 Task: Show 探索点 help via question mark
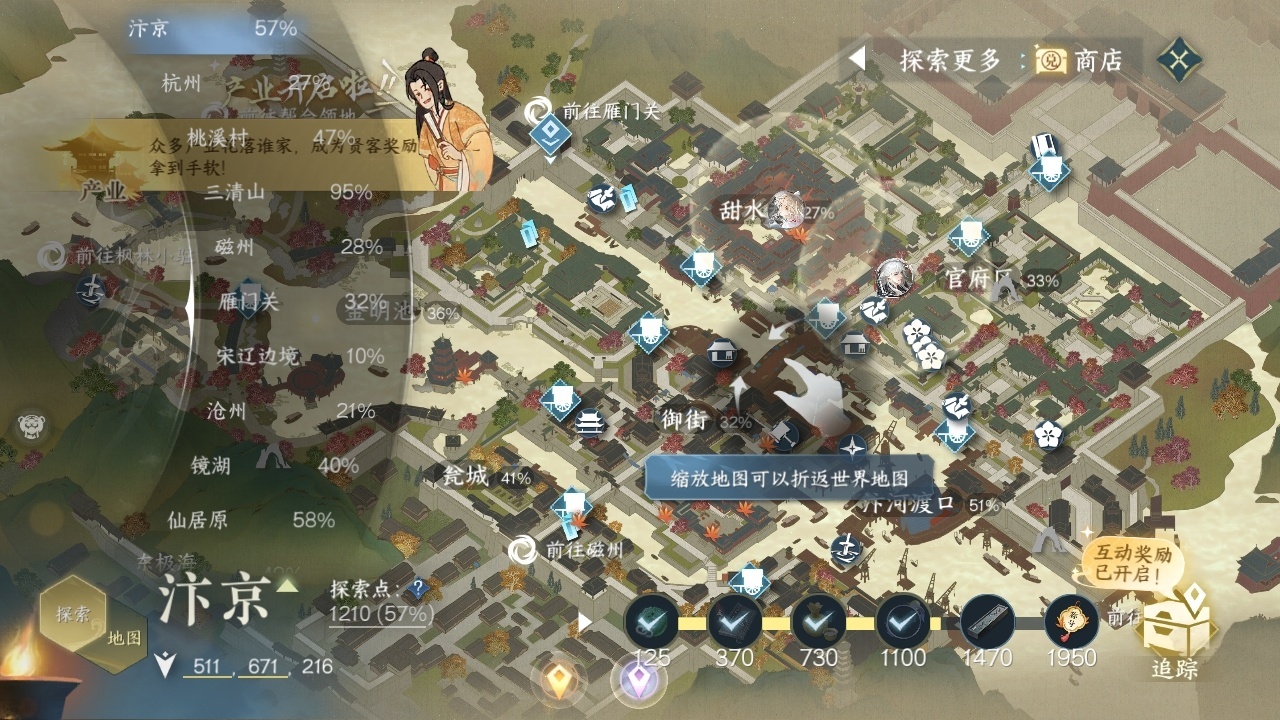click(417, 589)
